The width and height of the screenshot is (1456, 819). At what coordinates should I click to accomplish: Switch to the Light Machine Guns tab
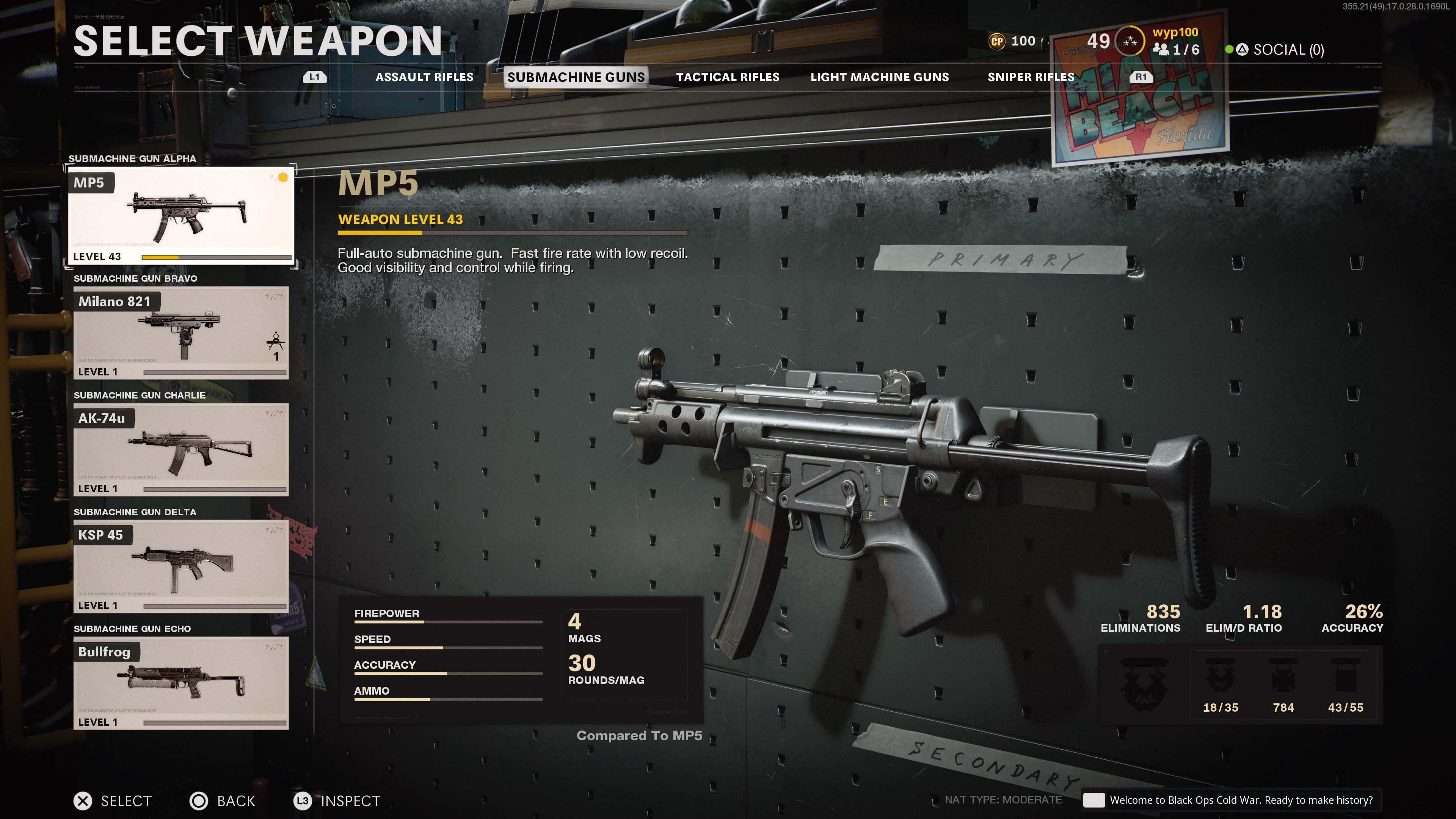click(880, 77)
